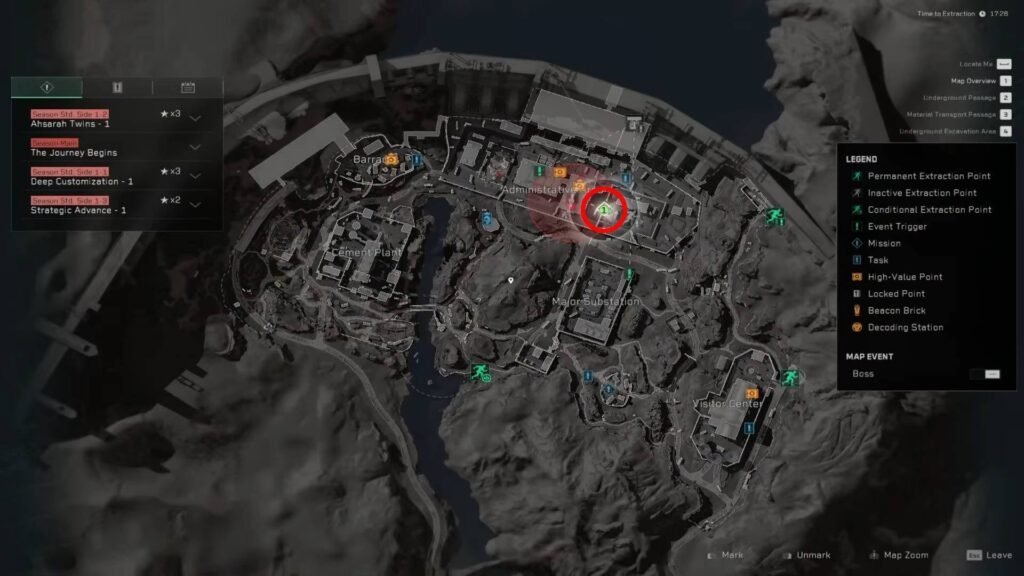Click the Leave option
The height and width of the screenshot is (576, 1024).
989,555
